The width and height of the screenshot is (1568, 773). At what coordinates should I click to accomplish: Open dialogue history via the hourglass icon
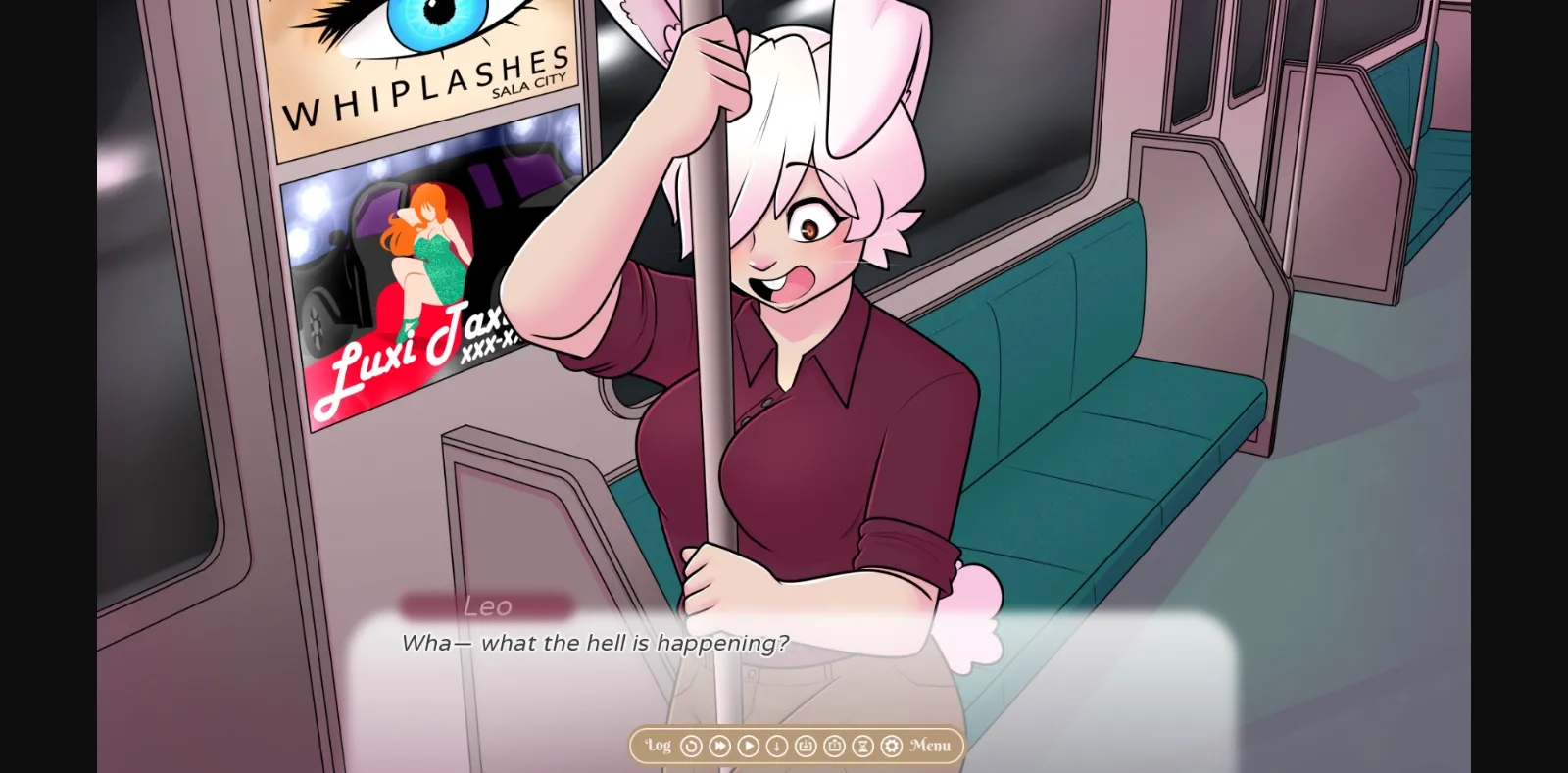tap(861, 746)
